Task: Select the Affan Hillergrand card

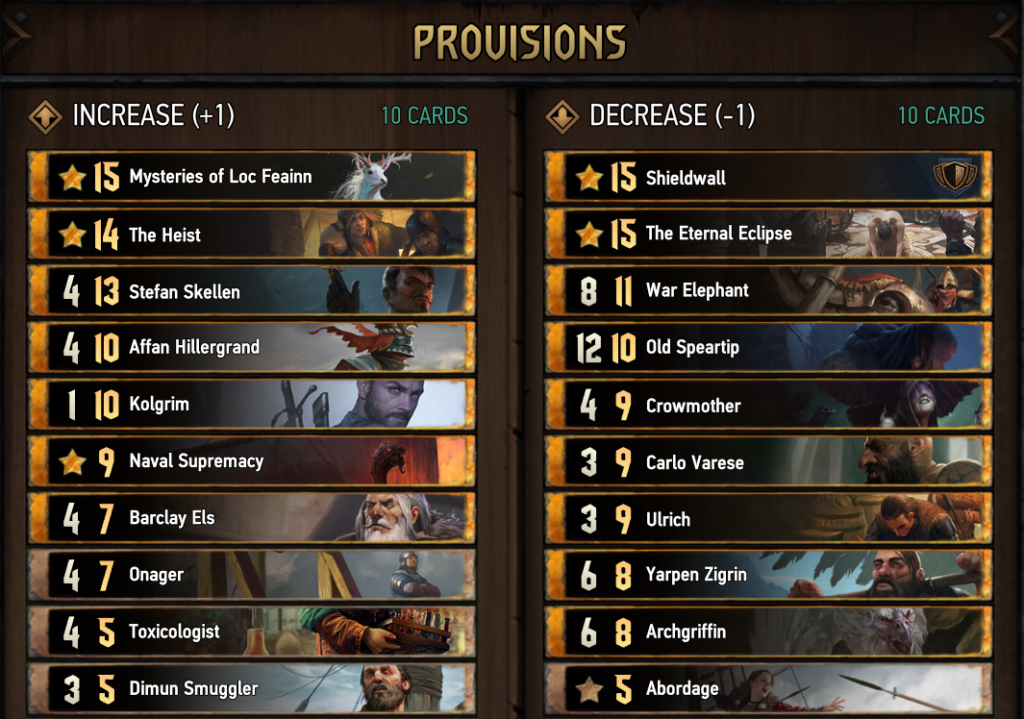Action: (x=250, y=347)
